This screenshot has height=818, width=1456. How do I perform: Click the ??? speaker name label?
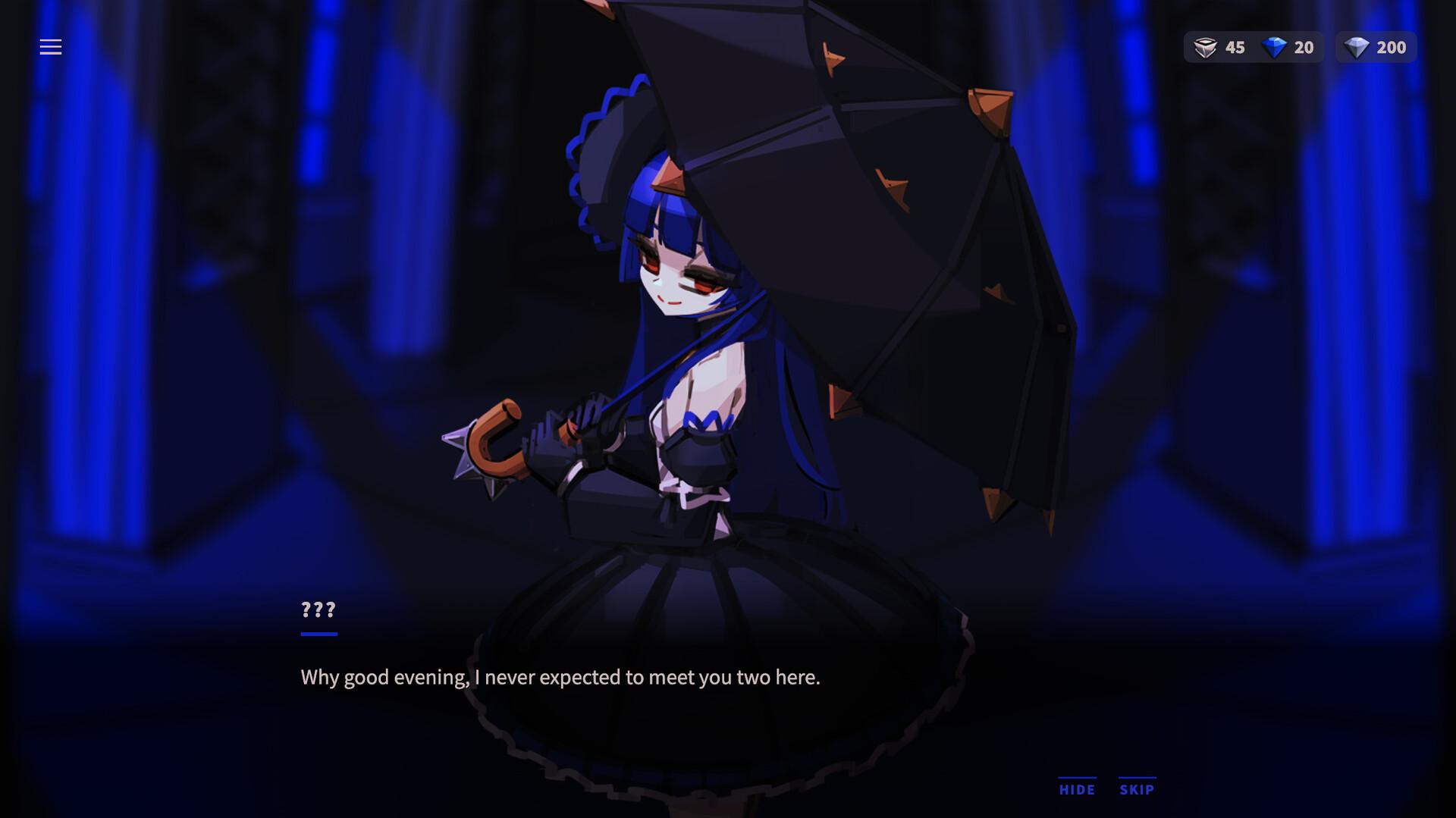click(318, 609)
